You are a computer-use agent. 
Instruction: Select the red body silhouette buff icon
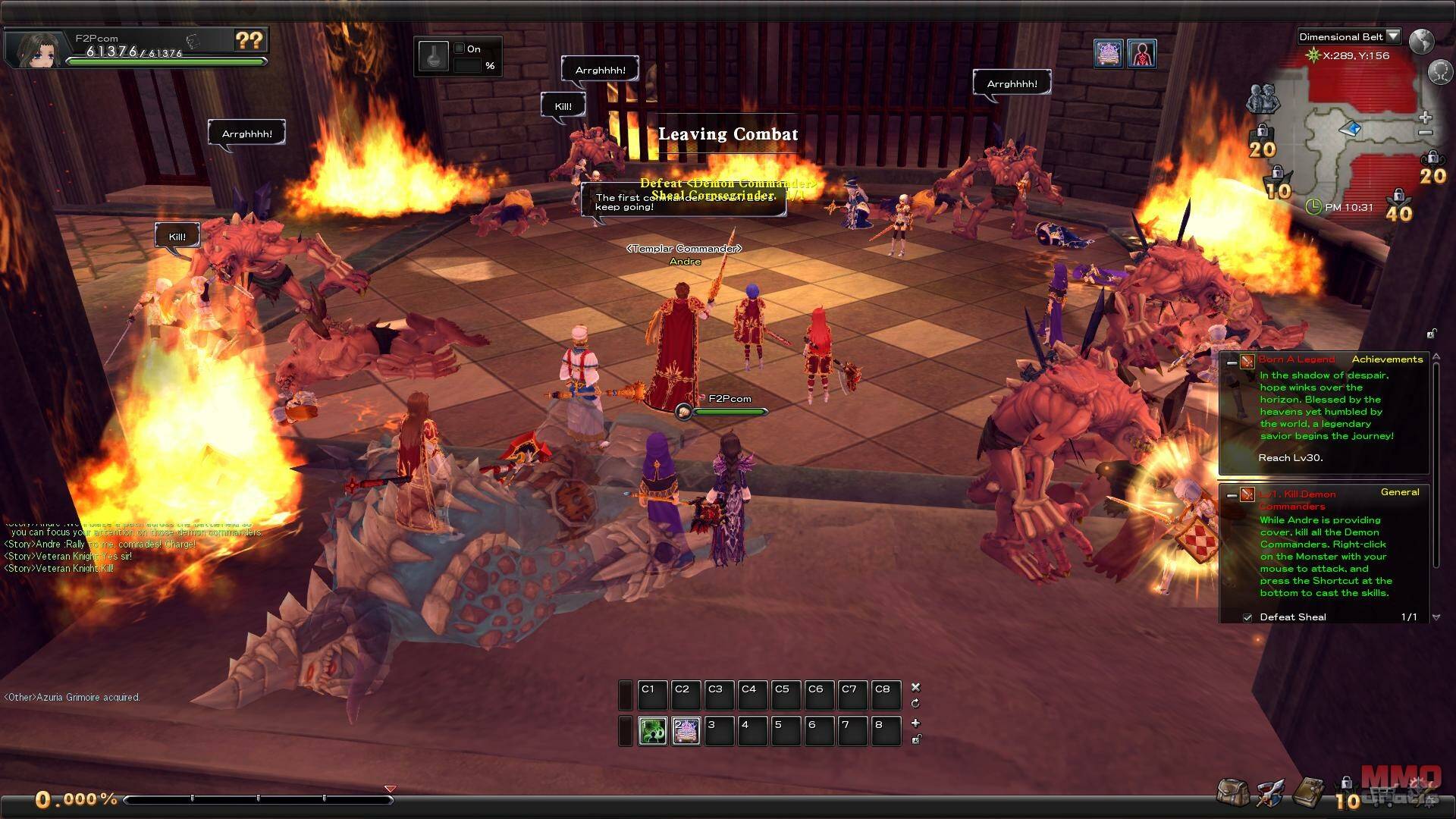1141,54
